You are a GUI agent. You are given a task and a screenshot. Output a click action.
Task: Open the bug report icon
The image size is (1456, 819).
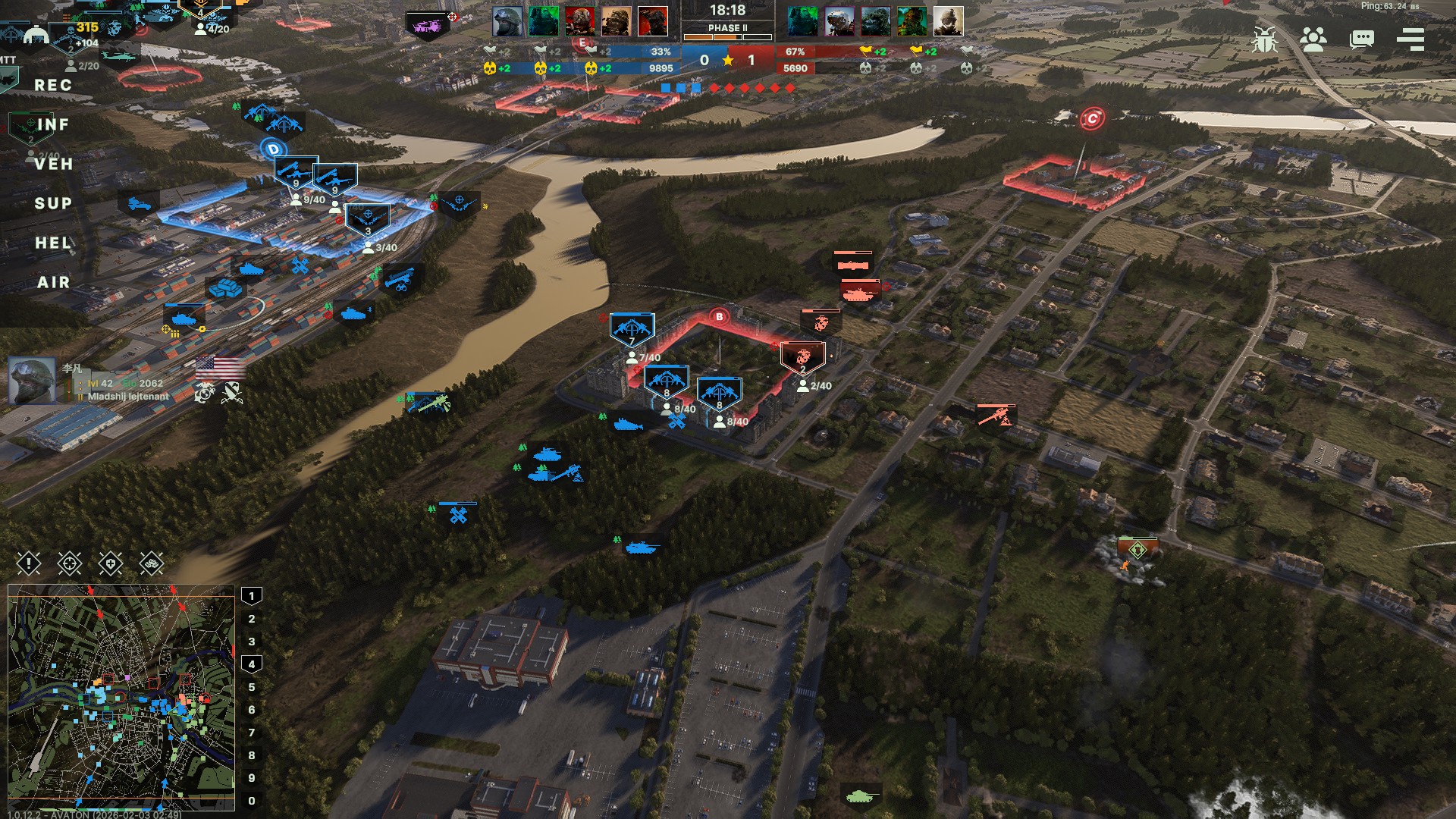pos(1264,39)
